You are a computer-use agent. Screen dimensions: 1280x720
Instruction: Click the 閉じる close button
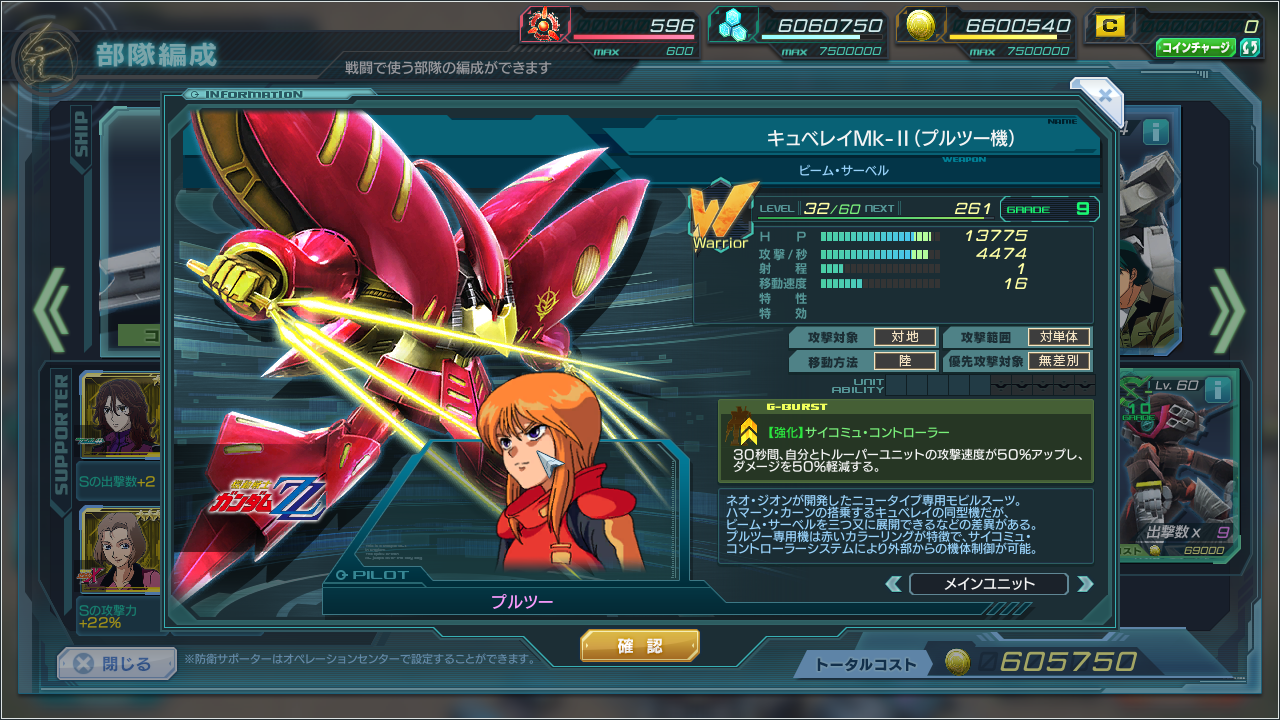coord(117,664)
